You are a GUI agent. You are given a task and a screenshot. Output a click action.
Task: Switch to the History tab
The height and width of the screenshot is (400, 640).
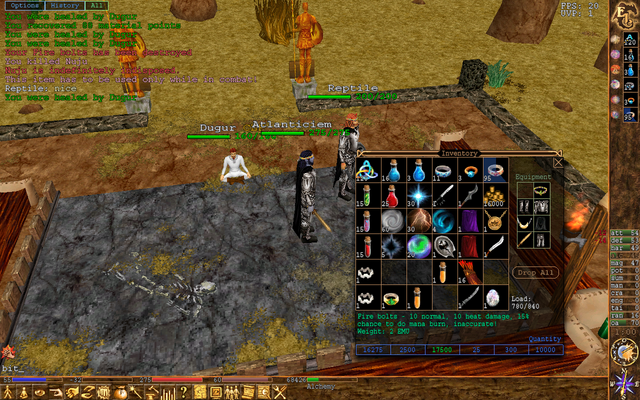[x=64, y=6]
